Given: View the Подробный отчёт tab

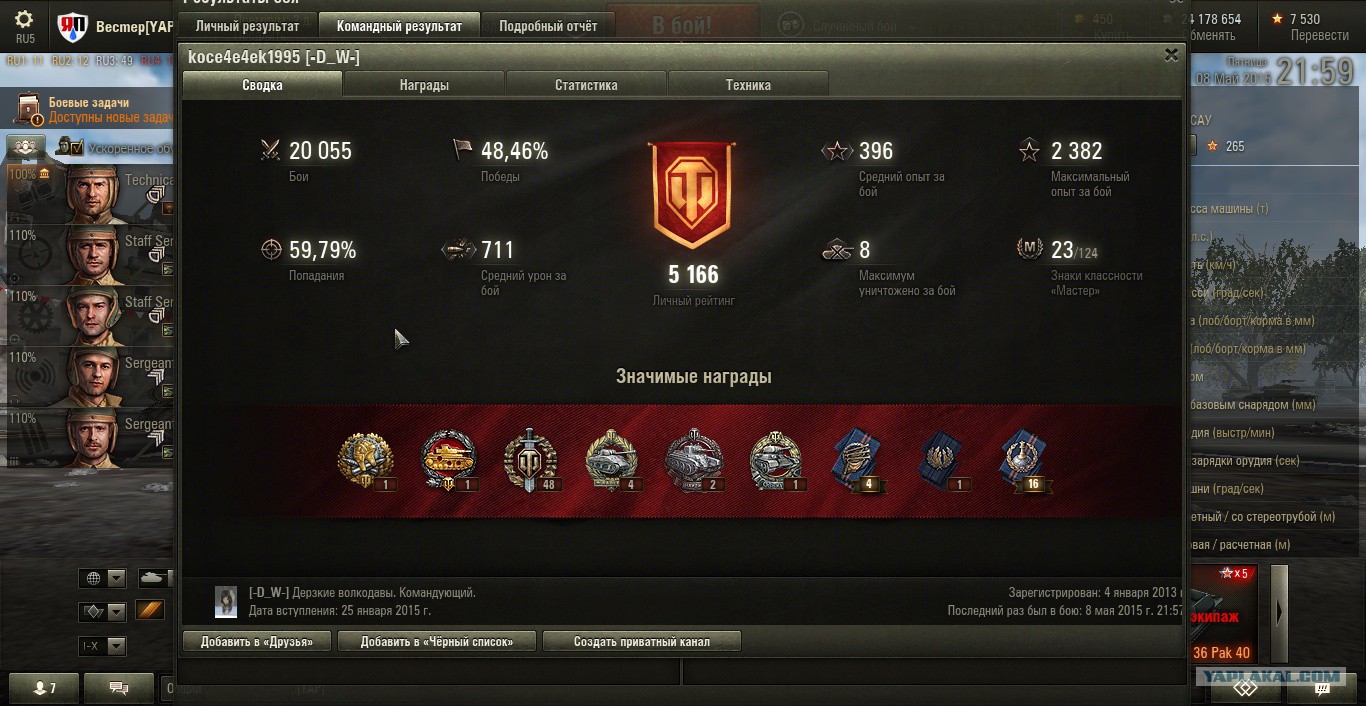Looking at the screenshot, I should 548,26.
